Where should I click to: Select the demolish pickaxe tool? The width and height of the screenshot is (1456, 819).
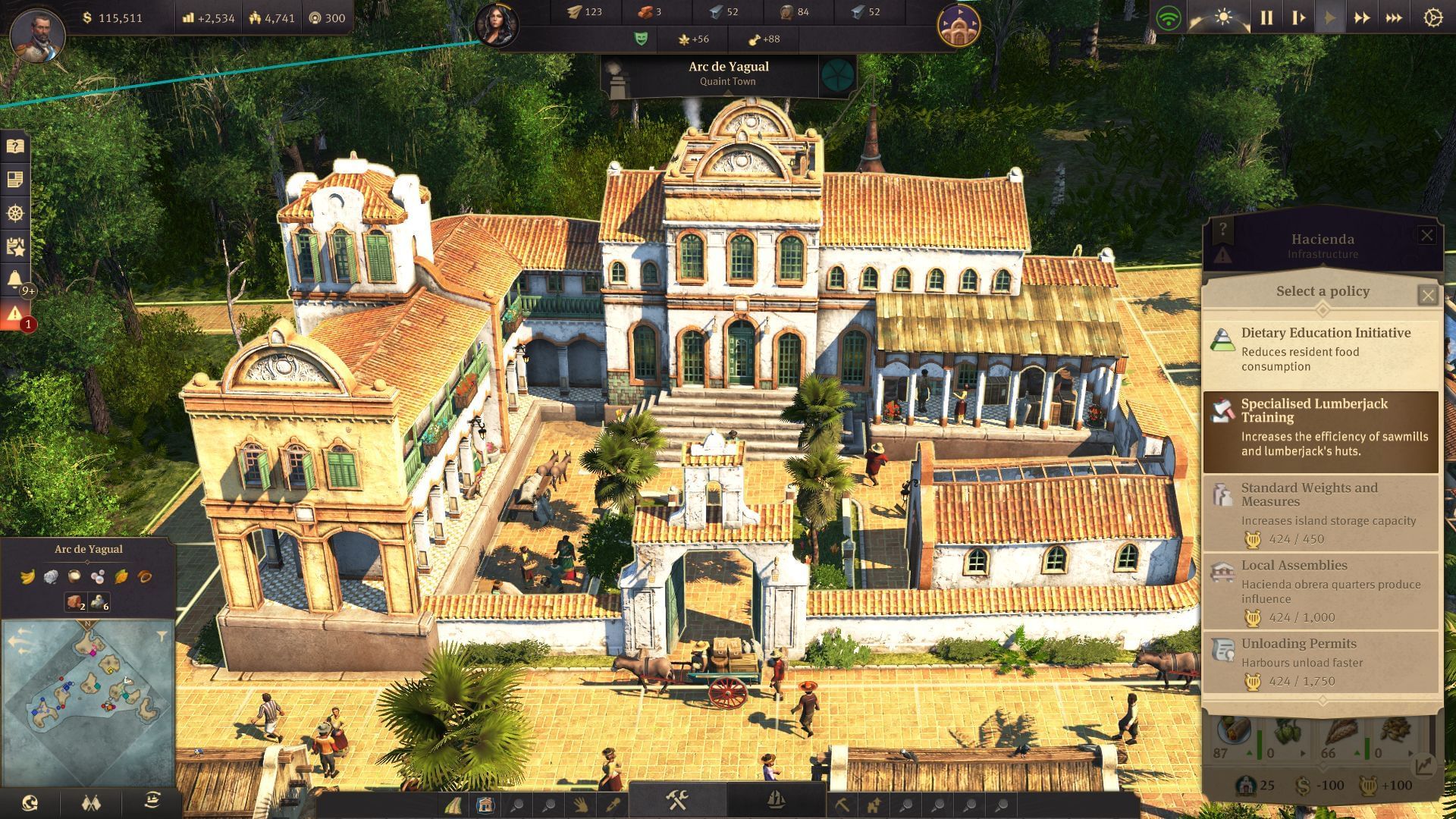(843, 804)
